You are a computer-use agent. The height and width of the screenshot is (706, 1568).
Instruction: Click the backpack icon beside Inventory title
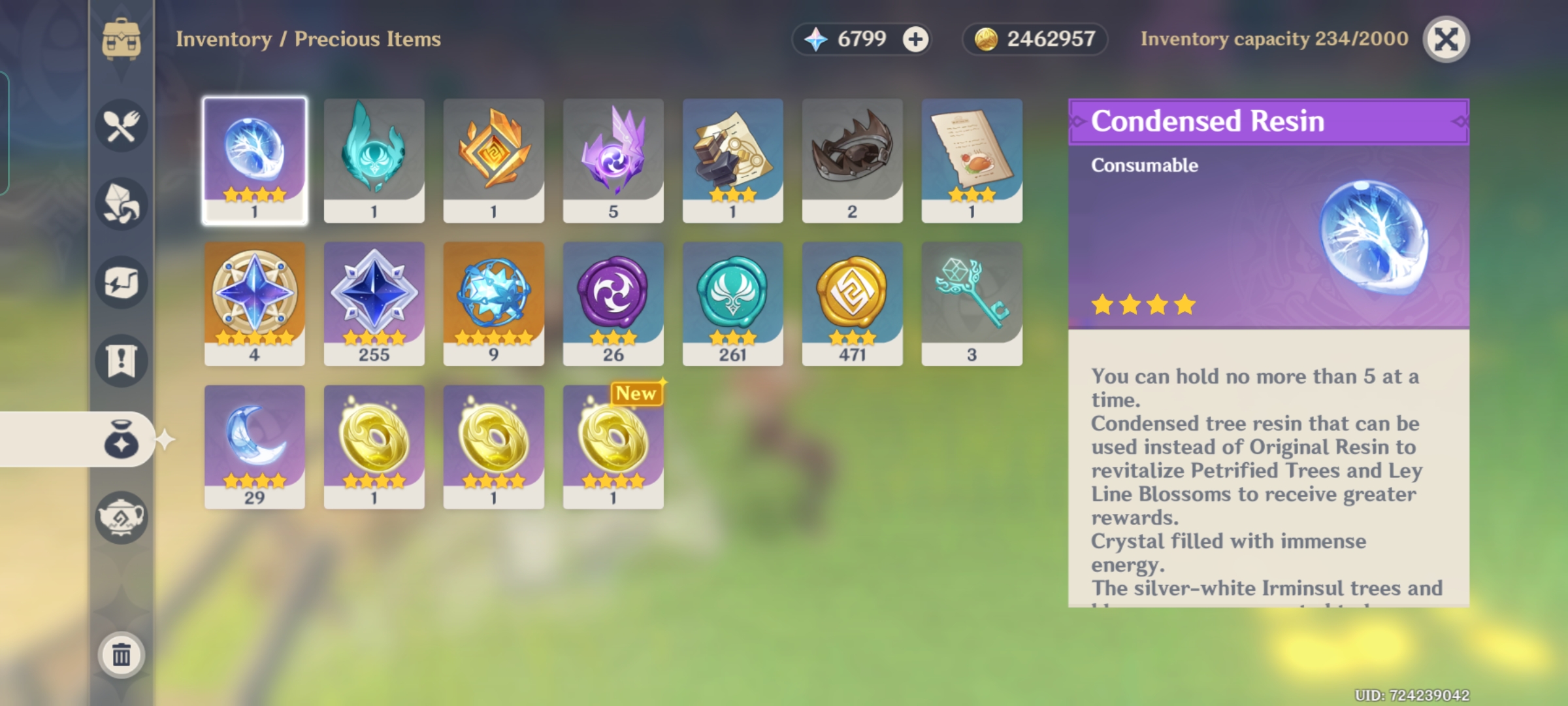tap(122, 39)
